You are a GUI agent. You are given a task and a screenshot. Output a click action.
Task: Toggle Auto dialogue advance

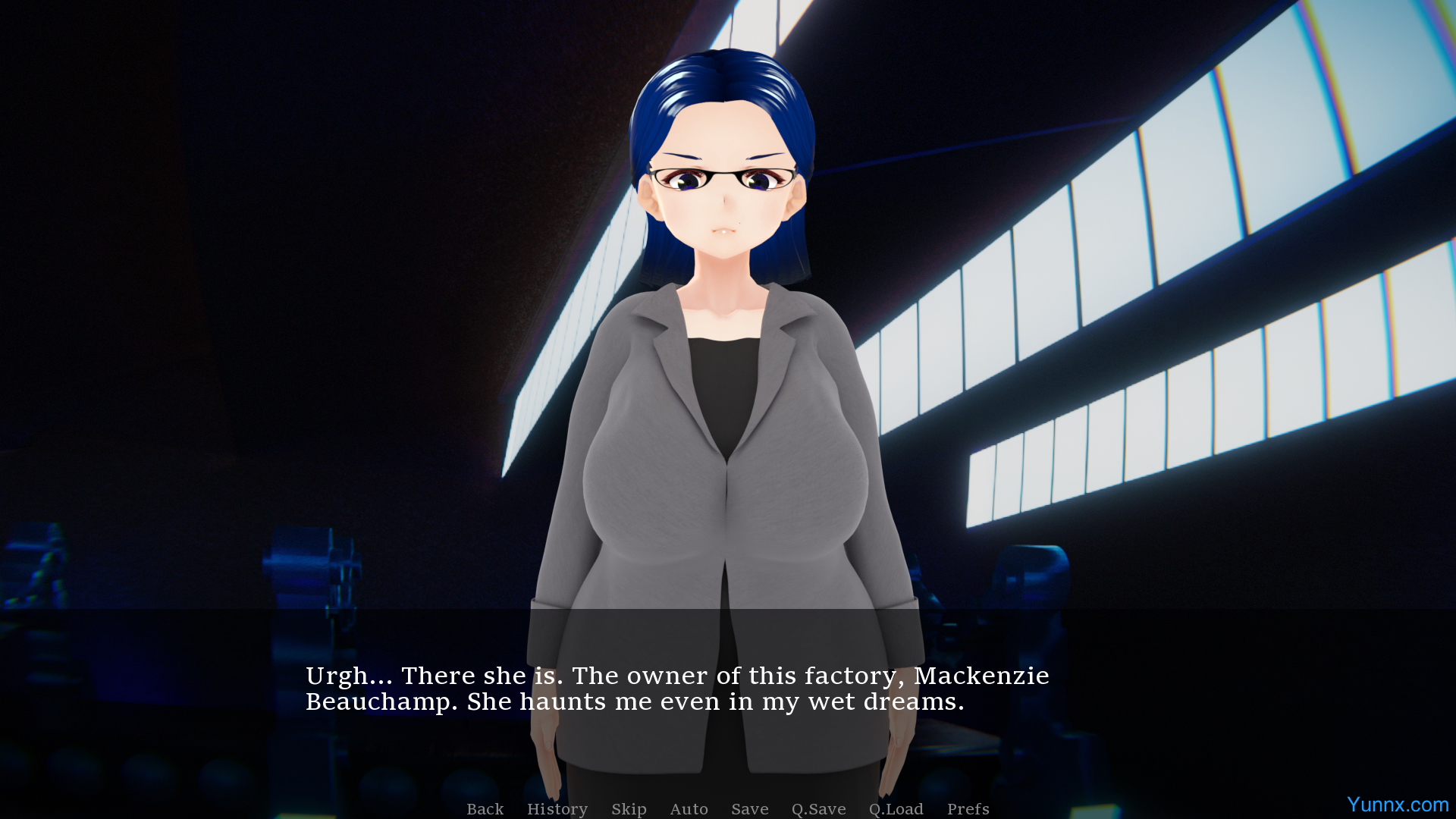[689, 809]
